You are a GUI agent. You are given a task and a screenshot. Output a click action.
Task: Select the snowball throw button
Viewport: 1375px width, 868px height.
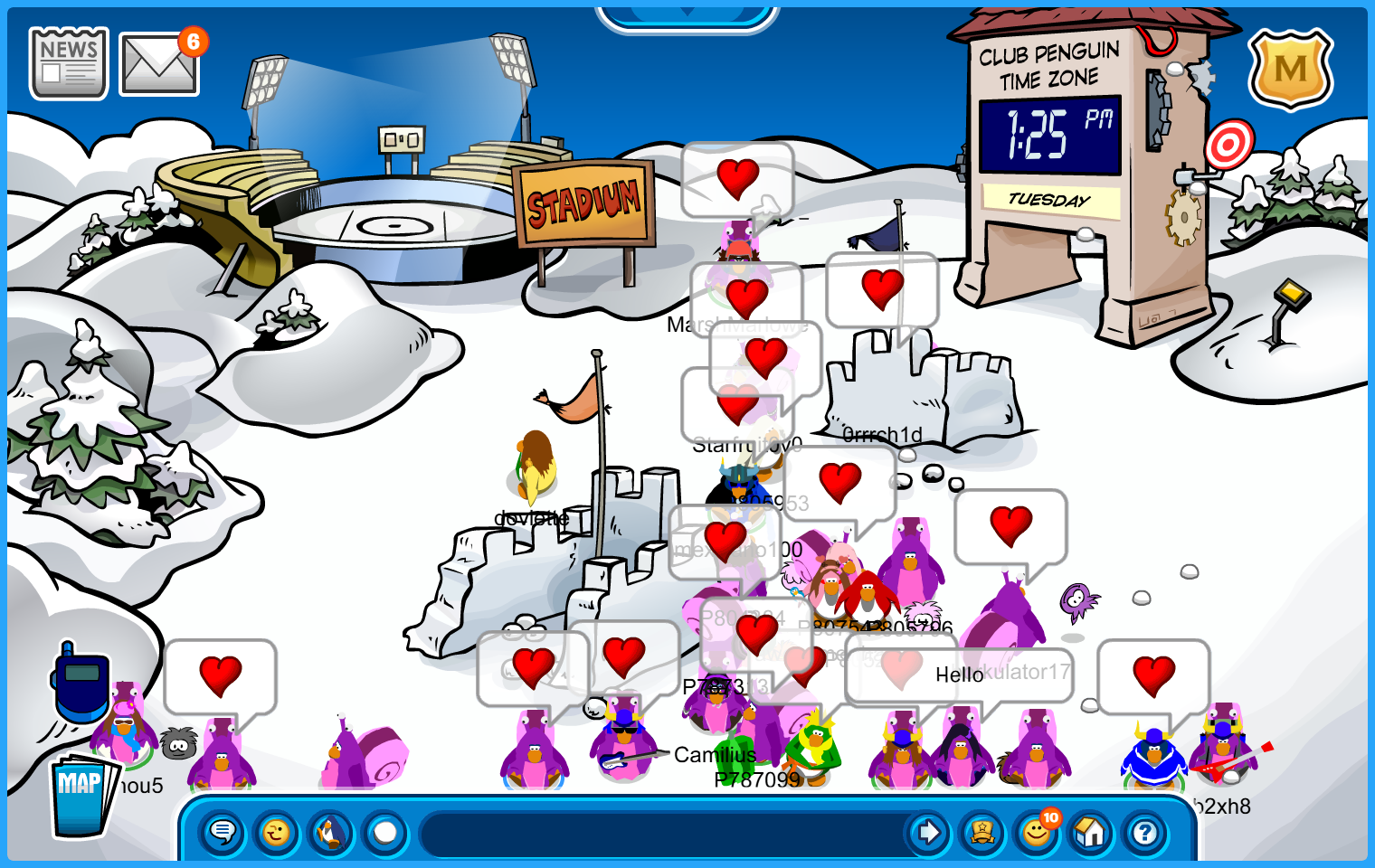click(x=385, y=832)
